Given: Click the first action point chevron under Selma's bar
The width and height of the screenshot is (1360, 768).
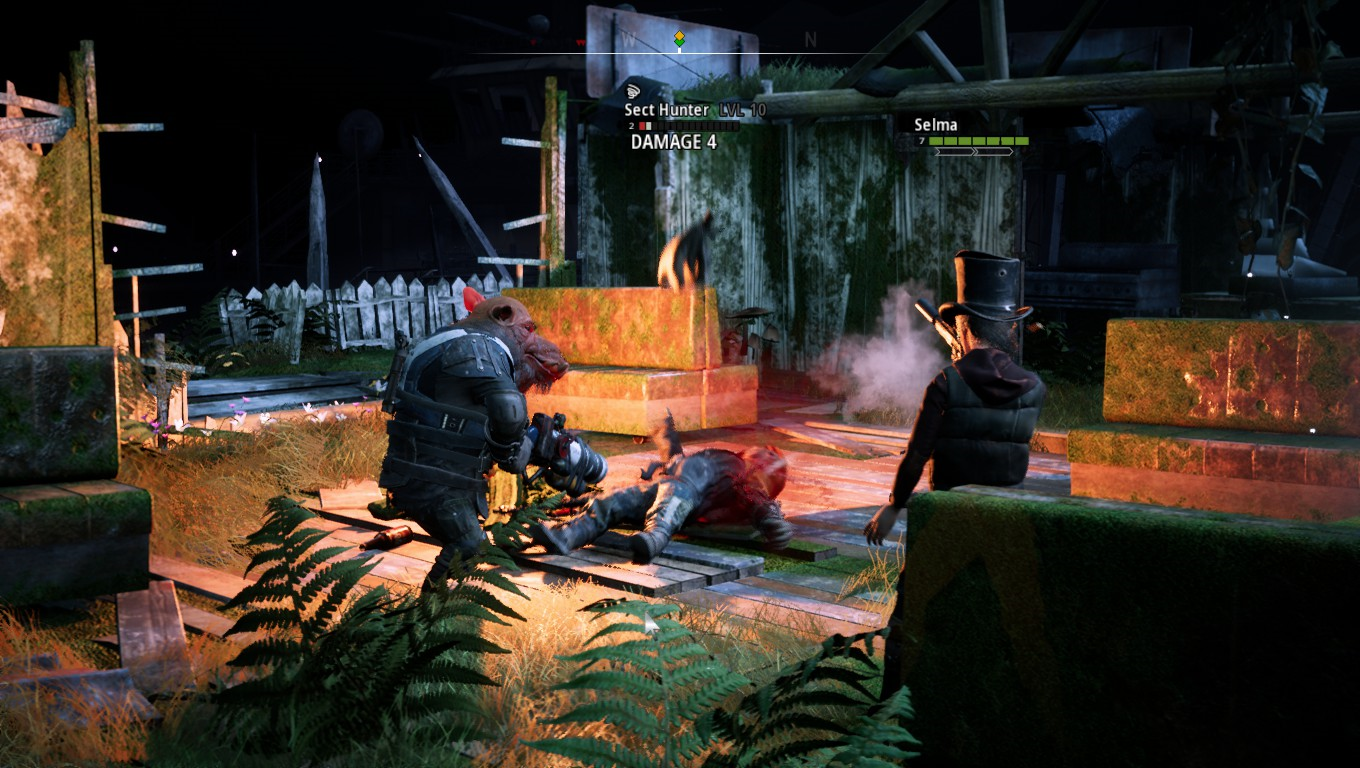Looking at the screenshot, I should (x=955, y=152).
